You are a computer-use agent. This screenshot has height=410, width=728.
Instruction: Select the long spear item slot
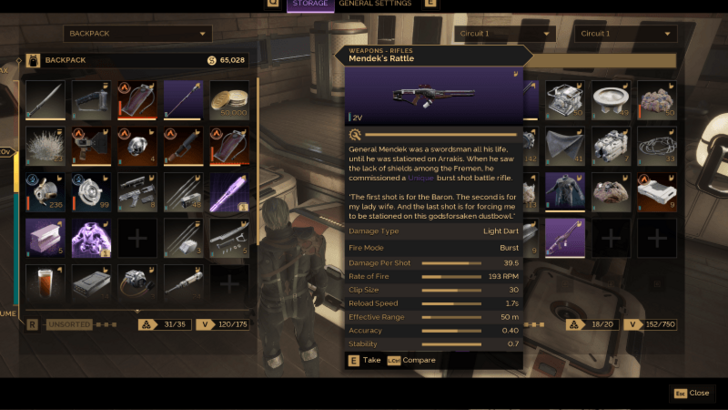(x=183, y=100)
